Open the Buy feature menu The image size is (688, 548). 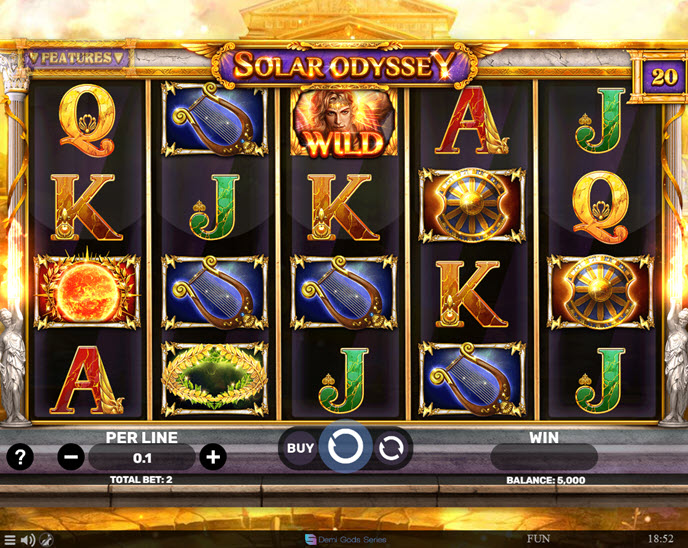tap(300, 448)
